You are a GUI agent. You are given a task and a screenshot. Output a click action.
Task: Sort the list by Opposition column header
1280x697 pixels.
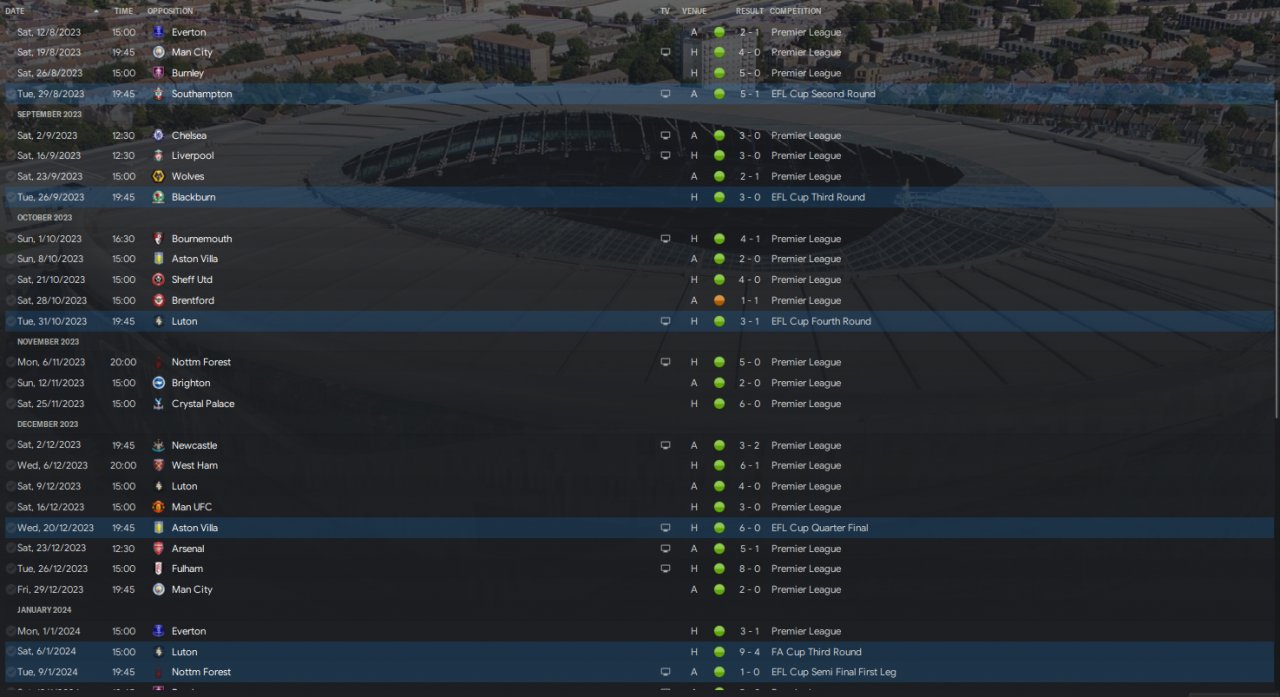tap(170, 11)
